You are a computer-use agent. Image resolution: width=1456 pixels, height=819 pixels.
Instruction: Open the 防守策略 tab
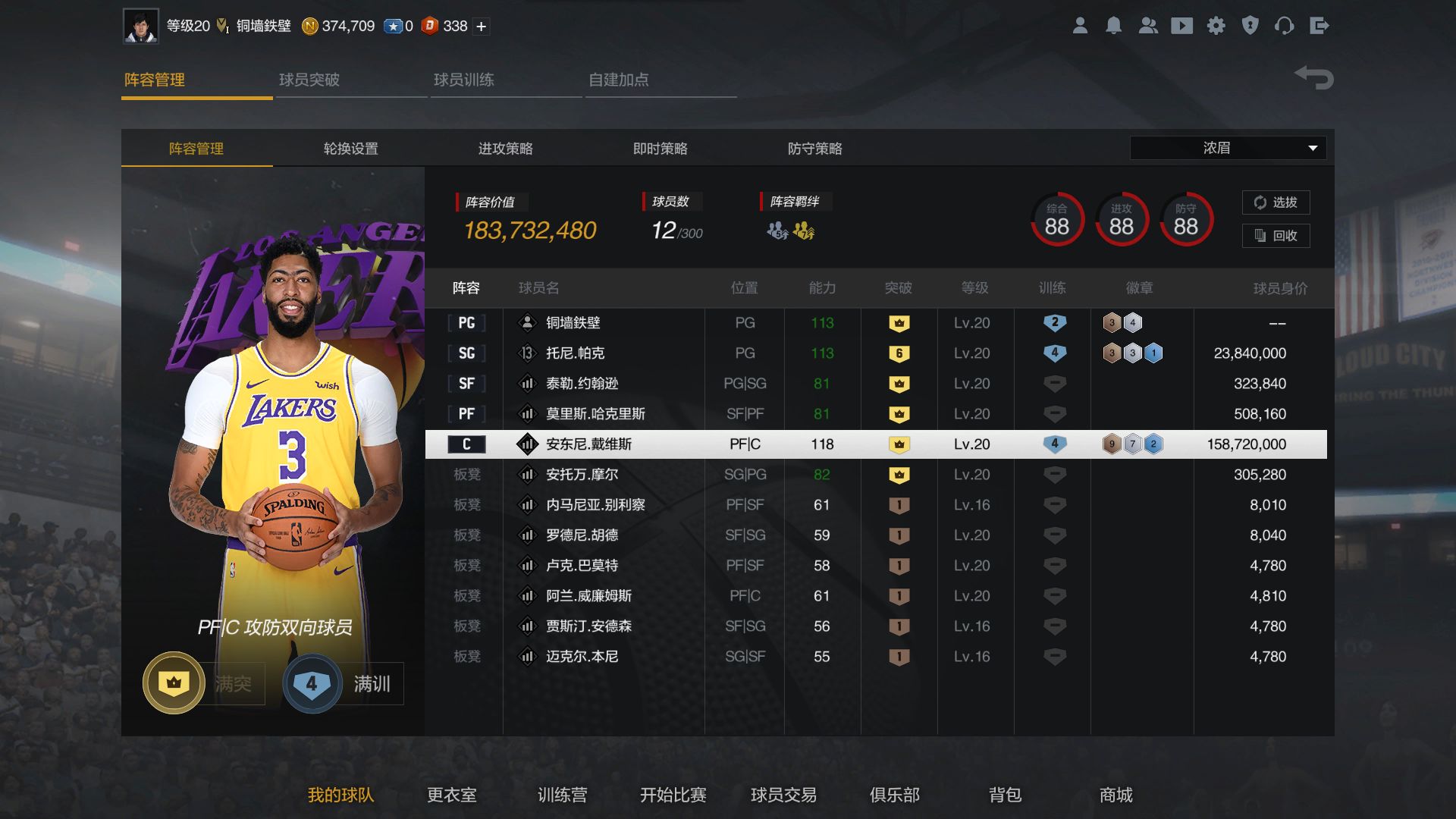point(817,149)
